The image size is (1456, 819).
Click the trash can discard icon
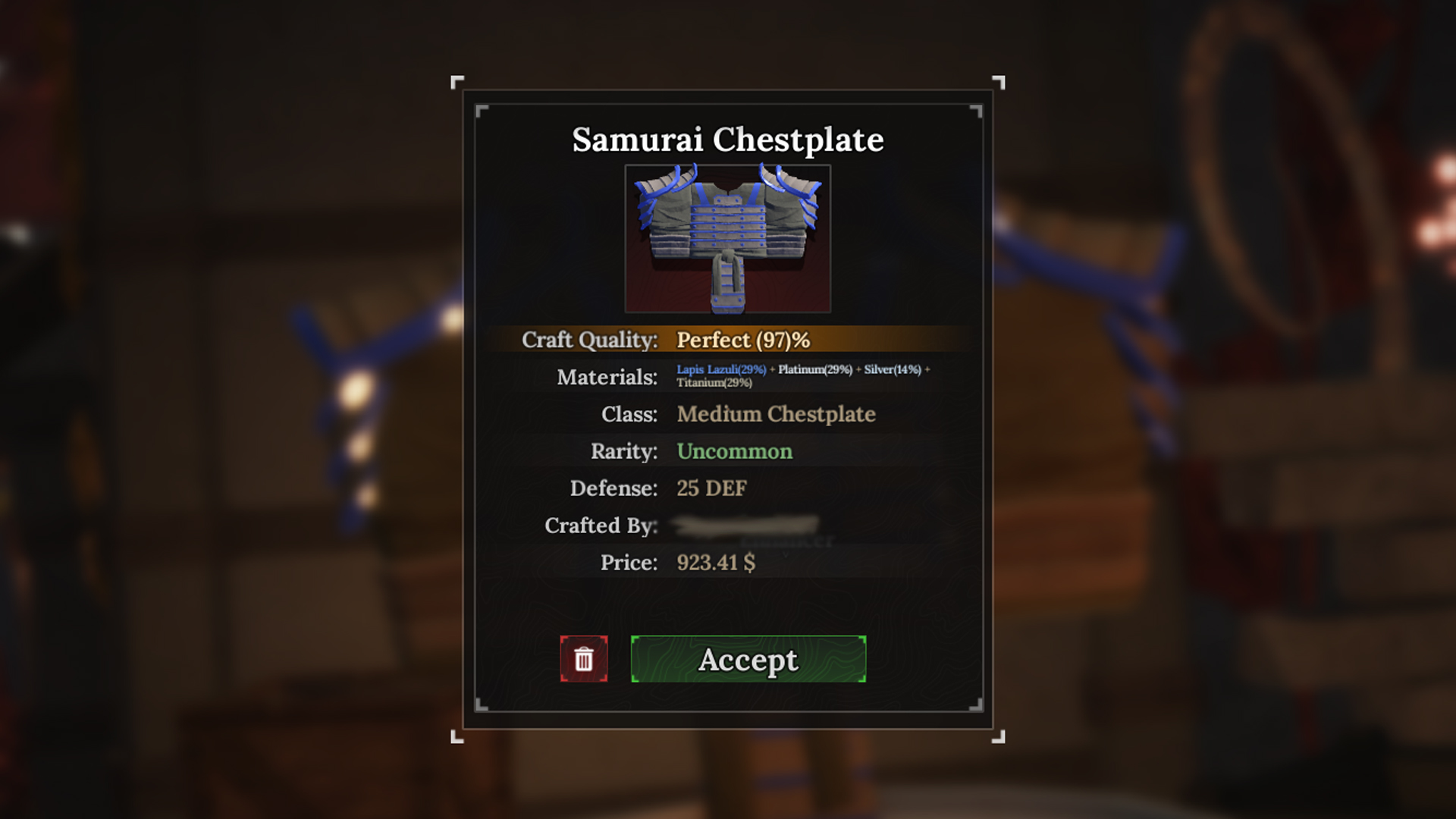pos(584,660)
